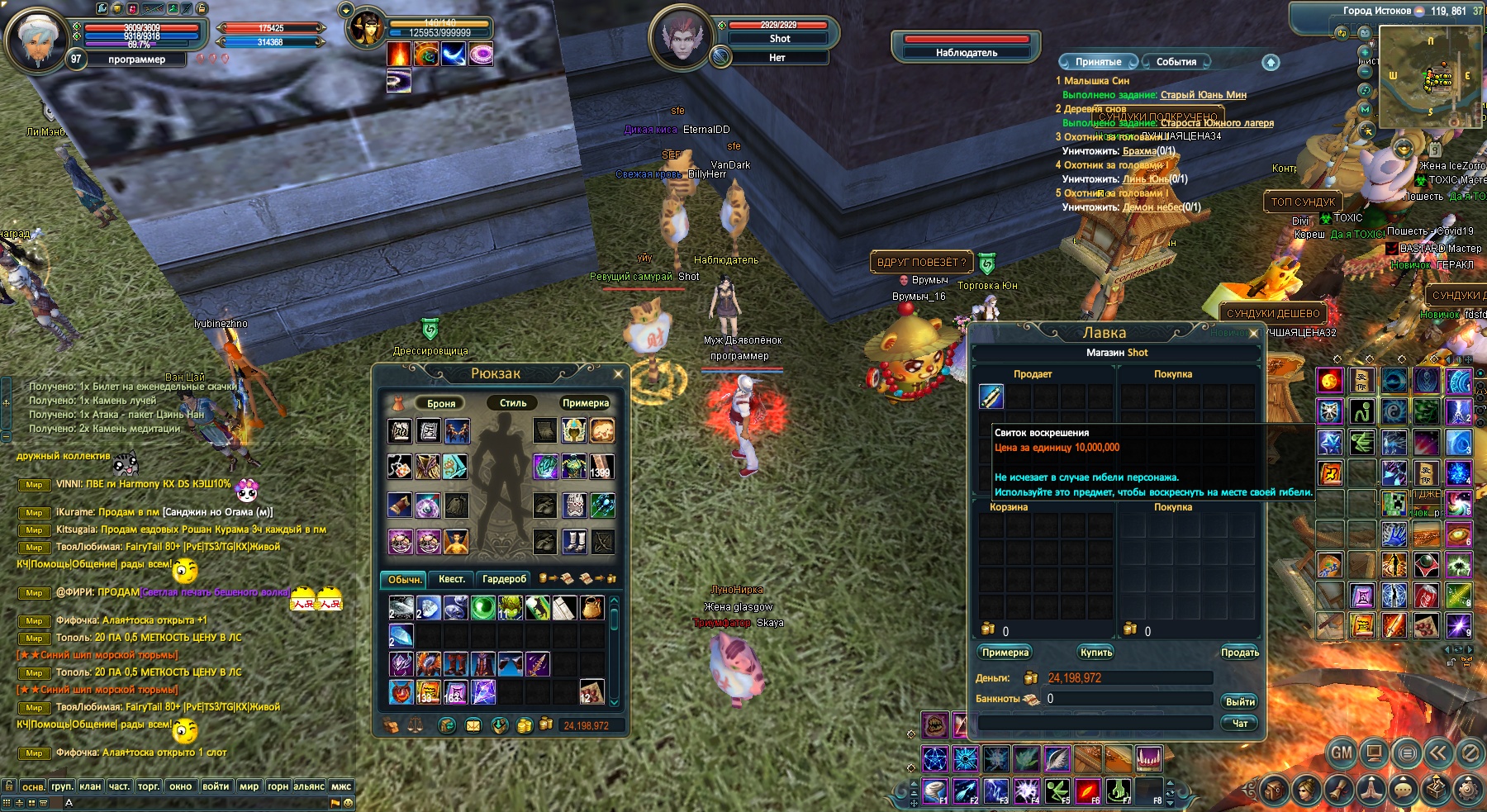Open the GM button menu
This screenshot has height=812, width=1487.
point(1342,753)
